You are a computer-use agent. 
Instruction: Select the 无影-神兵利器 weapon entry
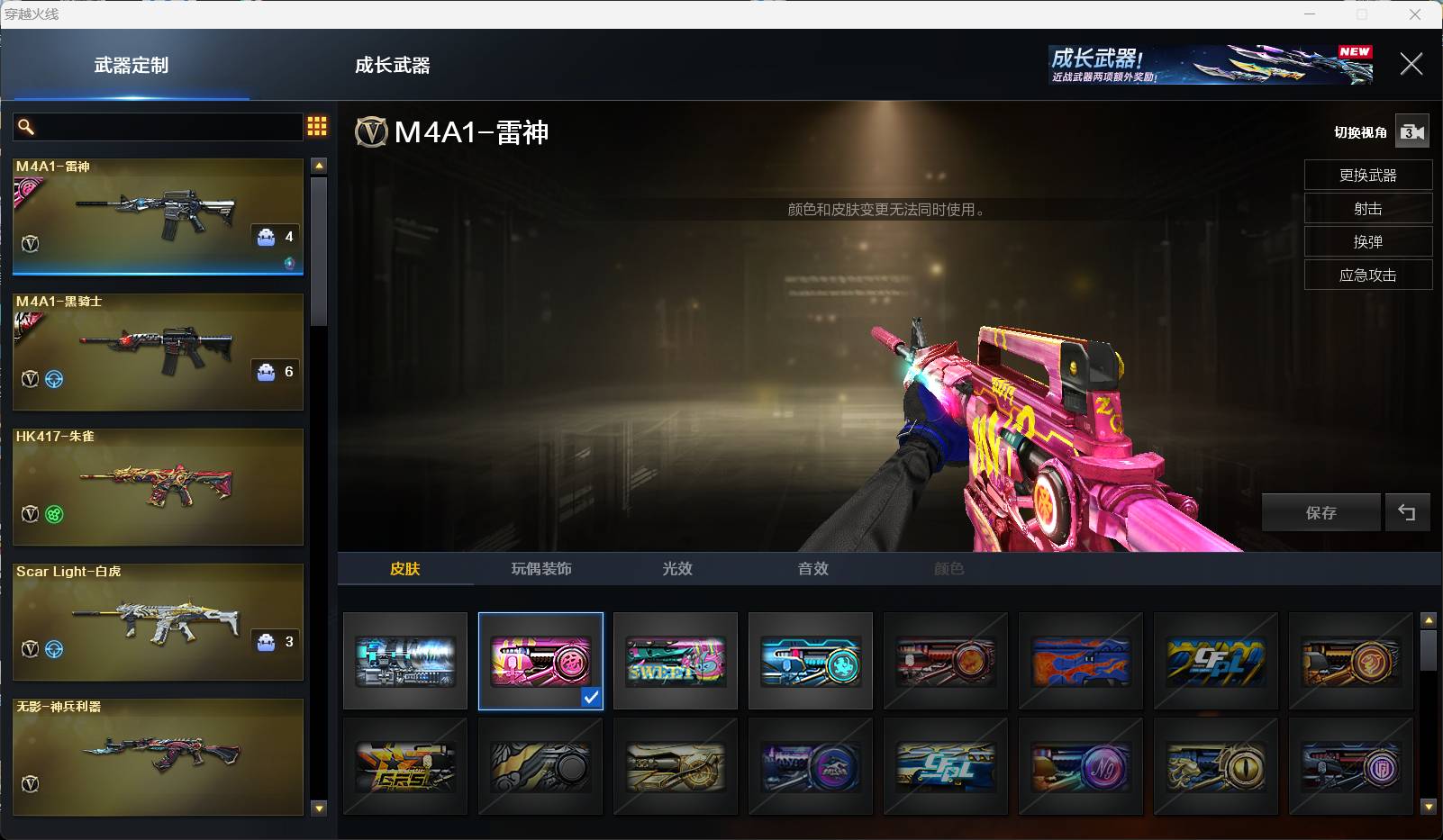[x=158, y=756]
